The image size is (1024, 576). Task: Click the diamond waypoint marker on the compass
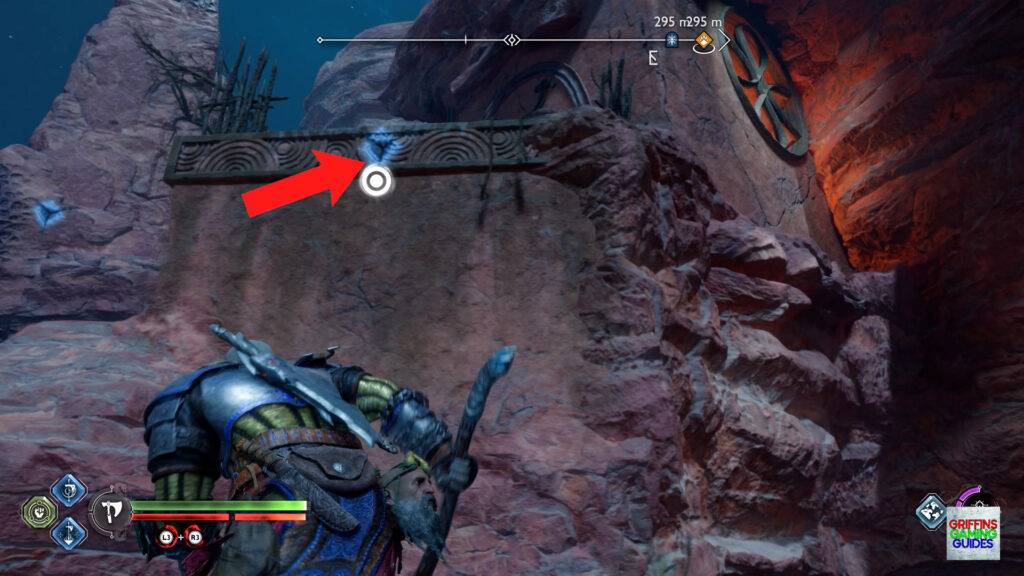pyautogui.click(x=512, y=41)
